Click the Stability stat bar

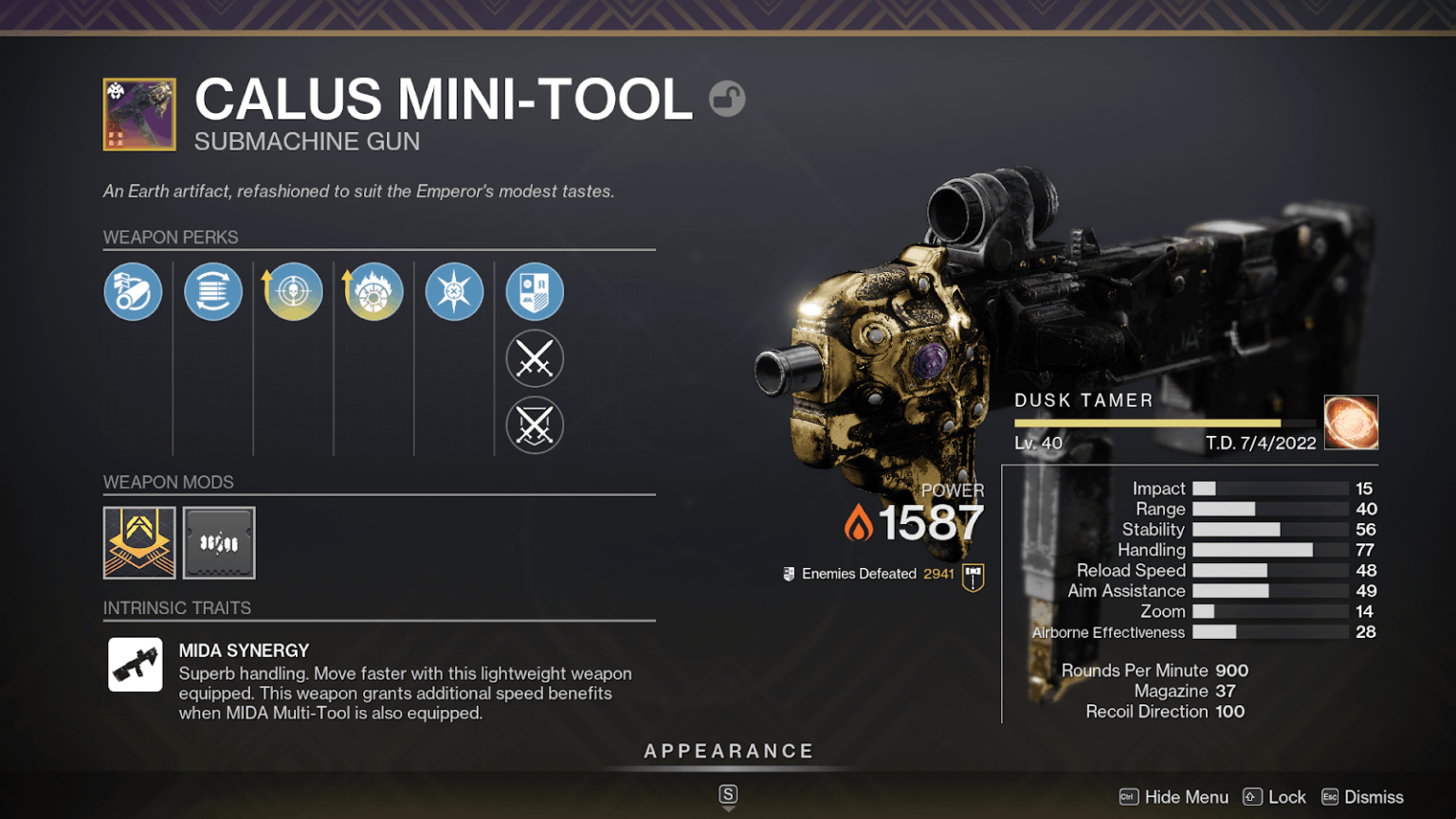point(1237,529)
